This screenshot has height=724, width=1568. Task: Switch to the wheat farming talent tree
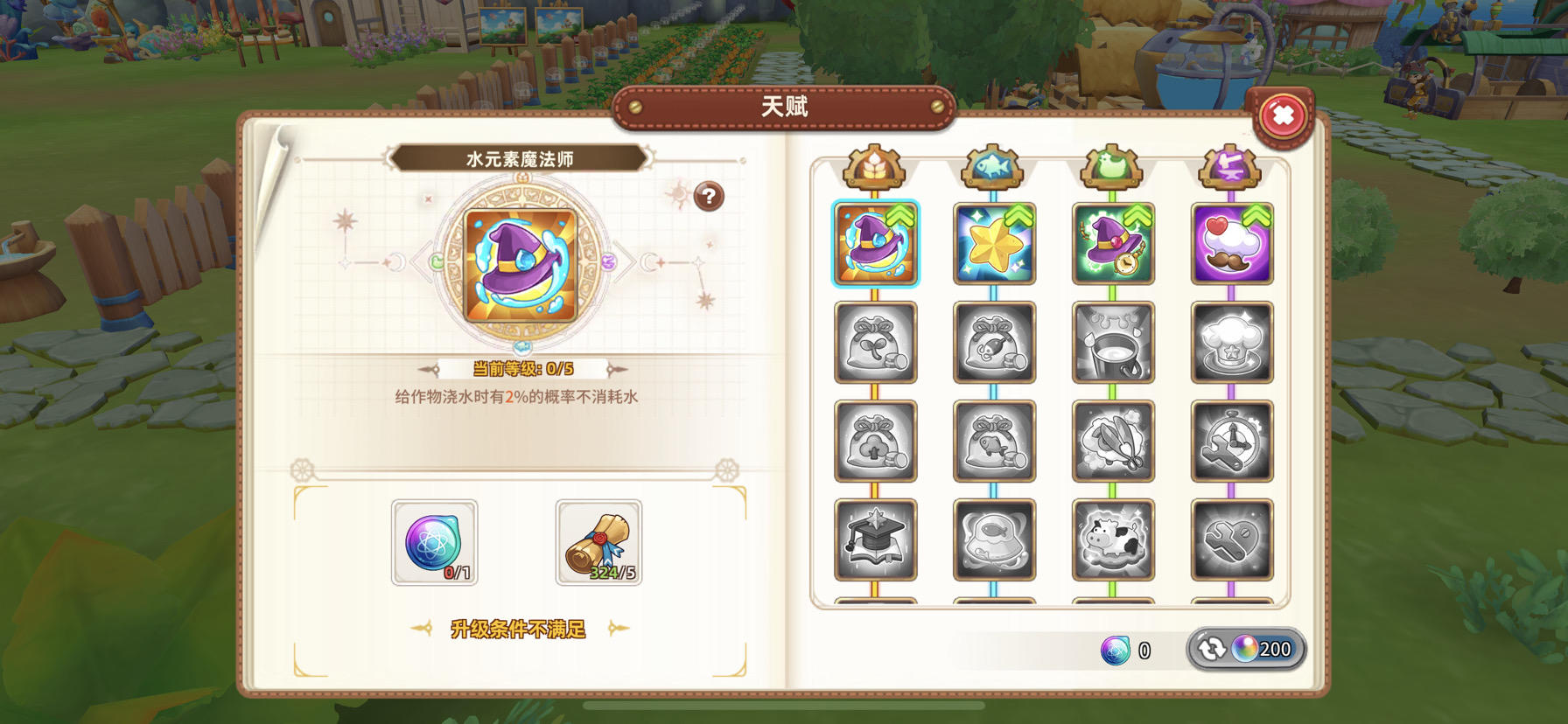click(876, 169)
